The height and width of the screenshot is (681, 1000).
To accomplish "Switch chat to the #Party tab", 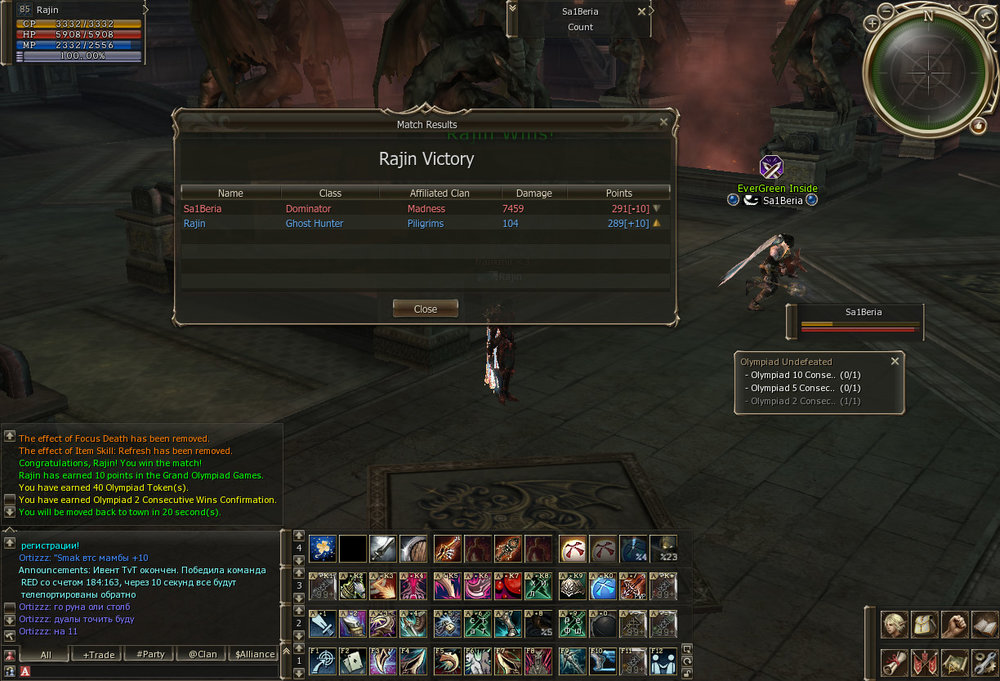I will tap(151, 655).
